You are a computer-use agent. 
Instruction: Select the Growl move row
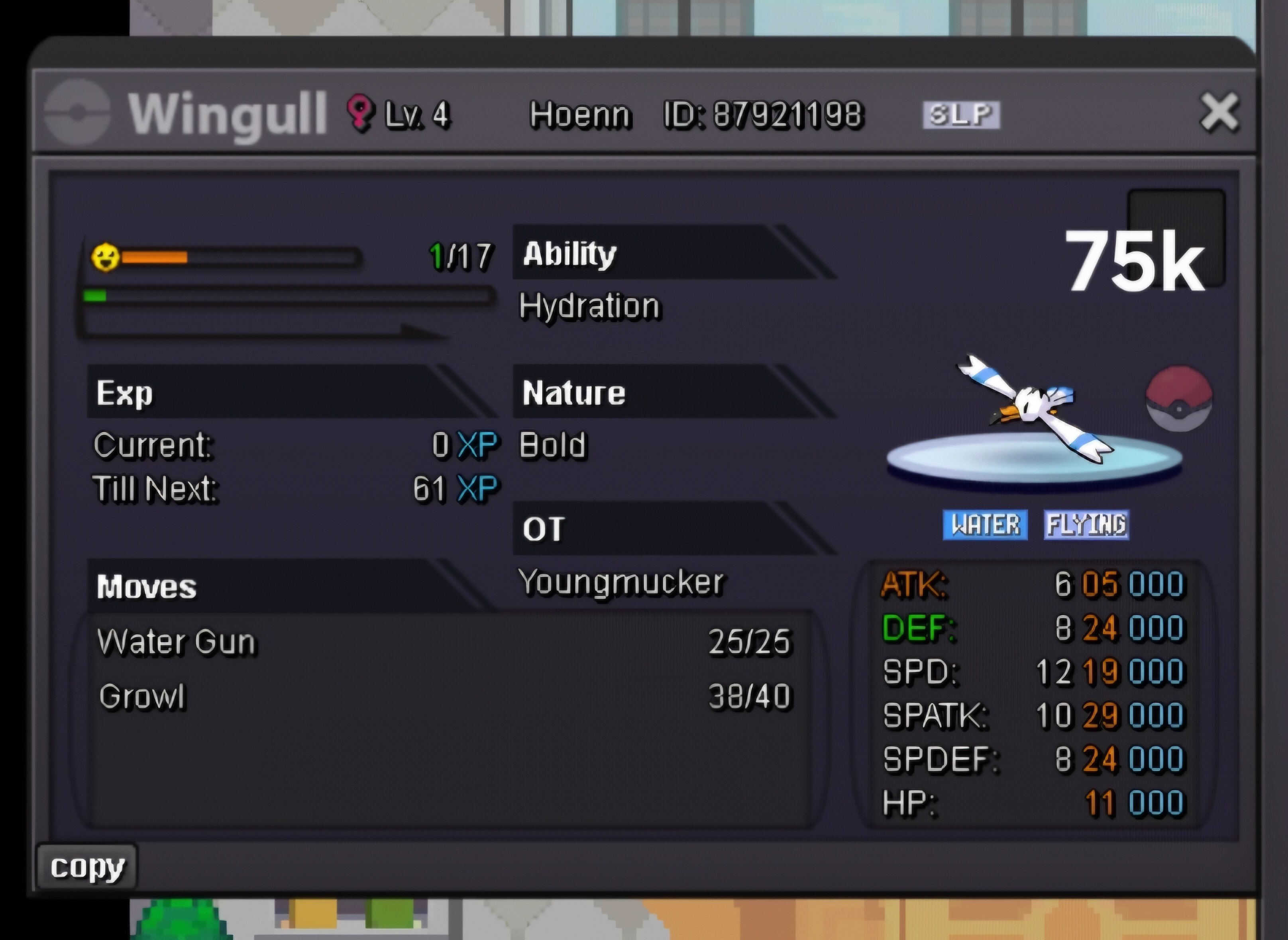click(444, 697)
